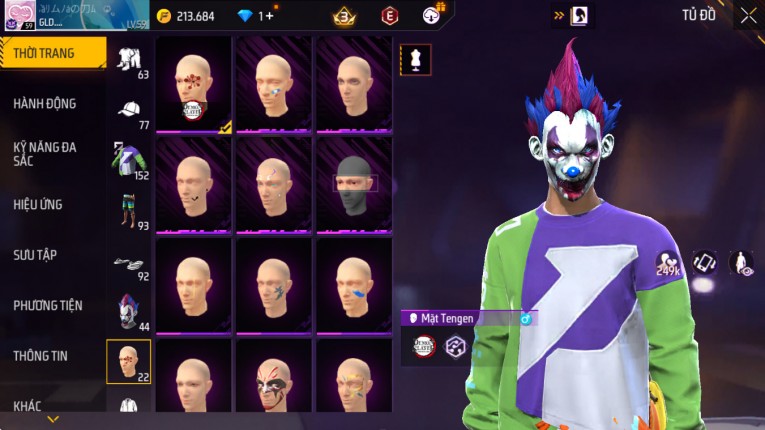765x430 pixels.
Task: Pick the Demon Slayer face item
Action: click(193, 84)
